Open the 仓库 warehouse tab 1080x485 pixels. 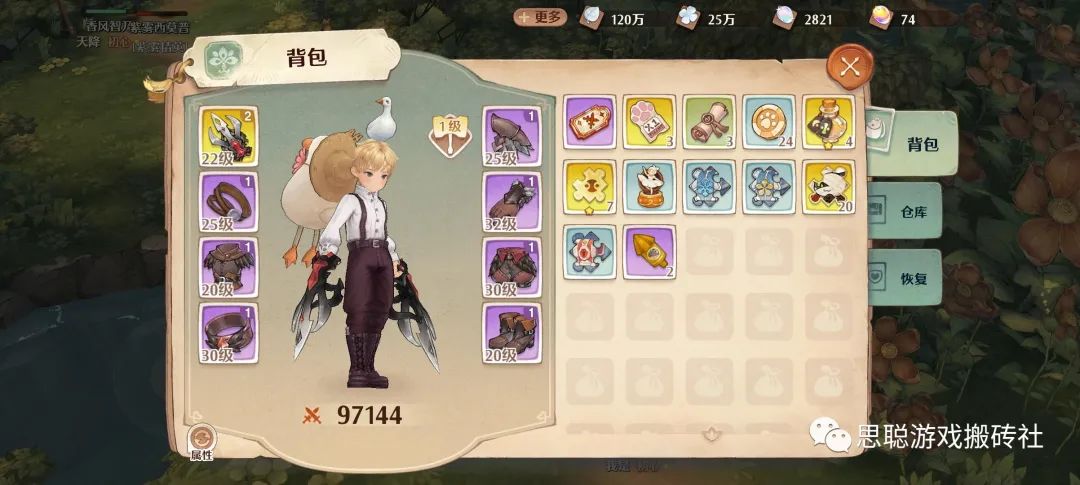click(904, 210)
